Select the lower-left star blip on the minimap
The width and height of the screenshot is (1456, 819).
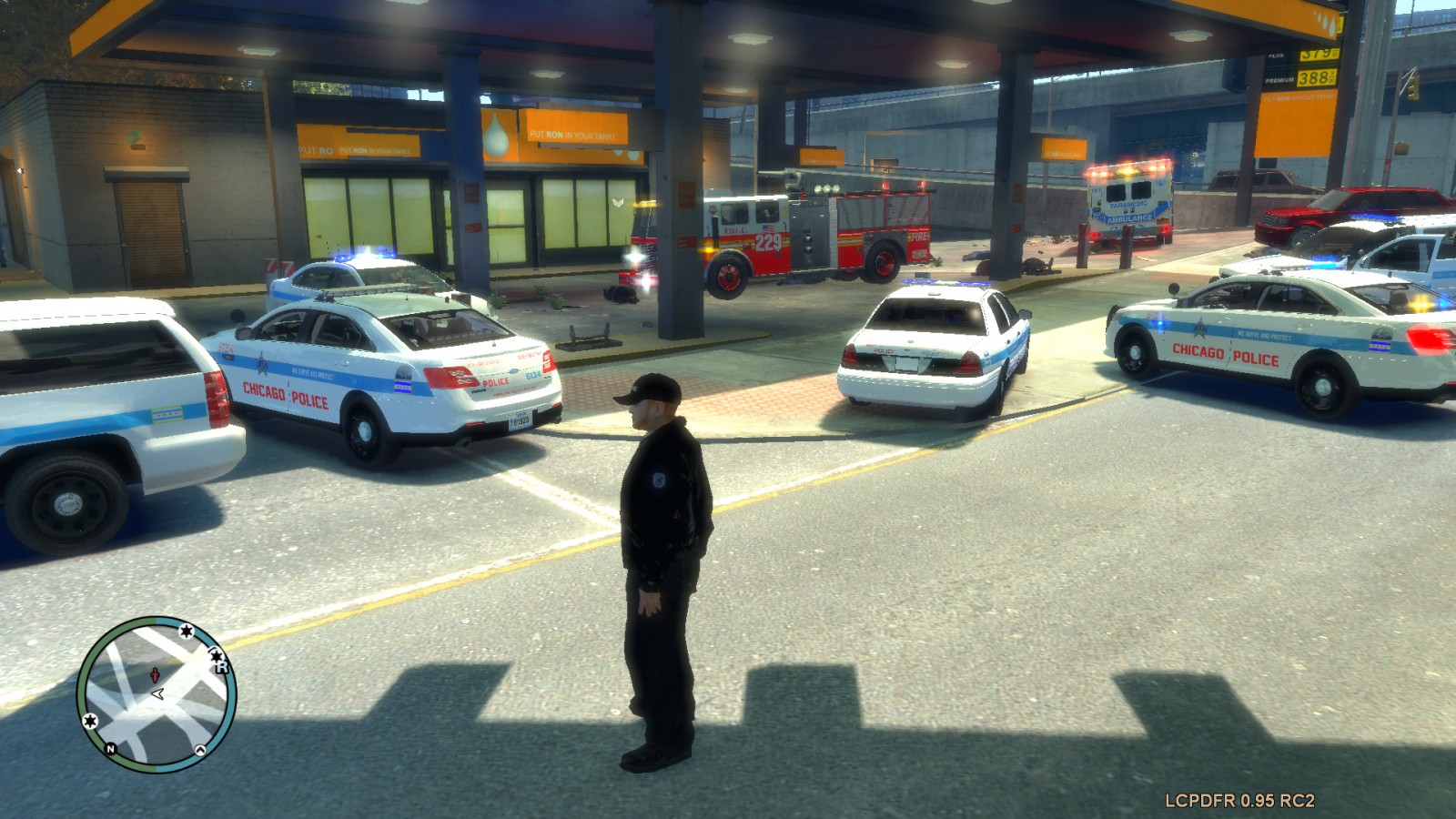[90, 722]
